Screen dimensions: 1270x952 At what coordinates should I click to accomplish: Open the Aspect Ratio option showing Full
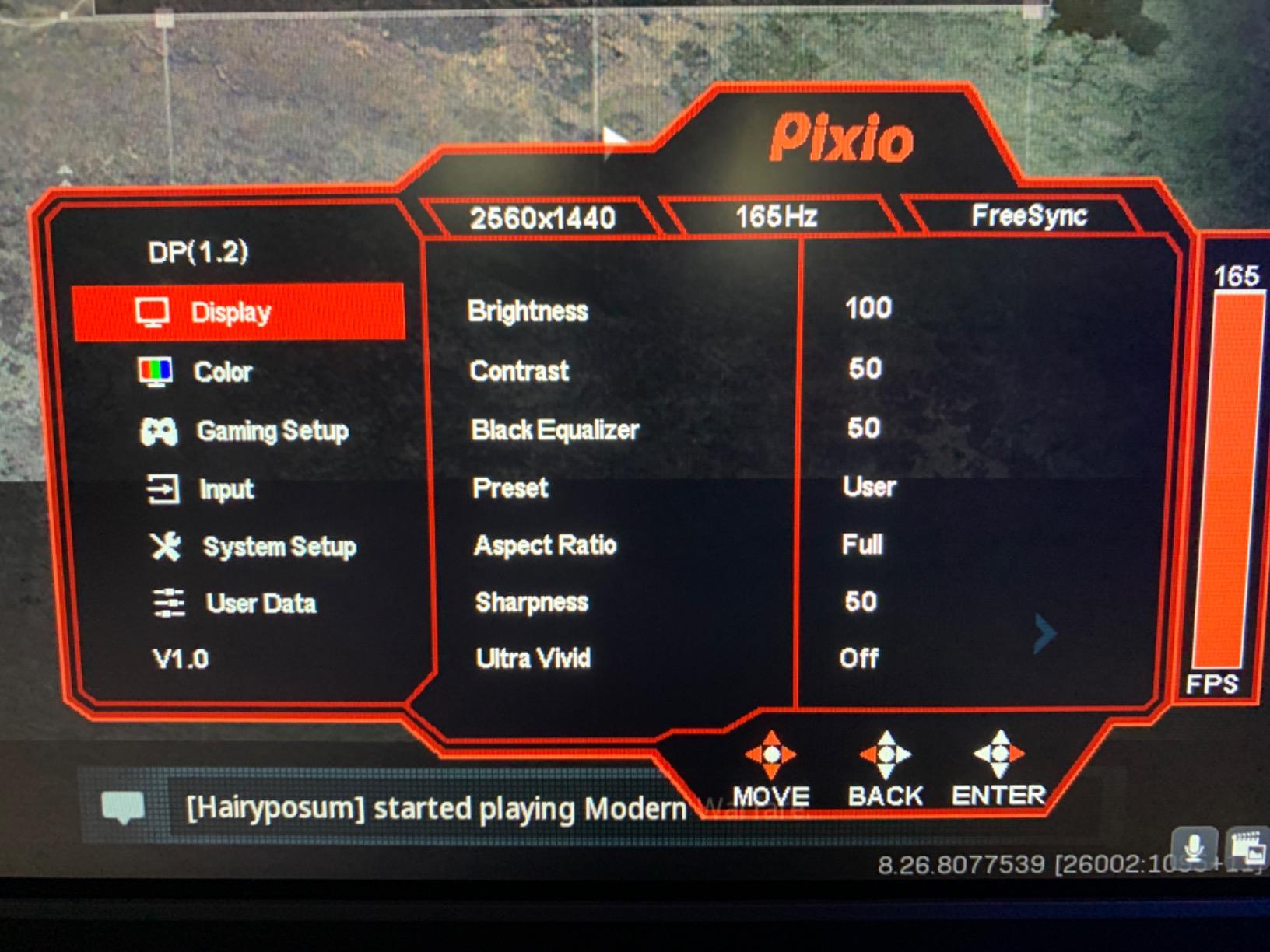point(545,545)
